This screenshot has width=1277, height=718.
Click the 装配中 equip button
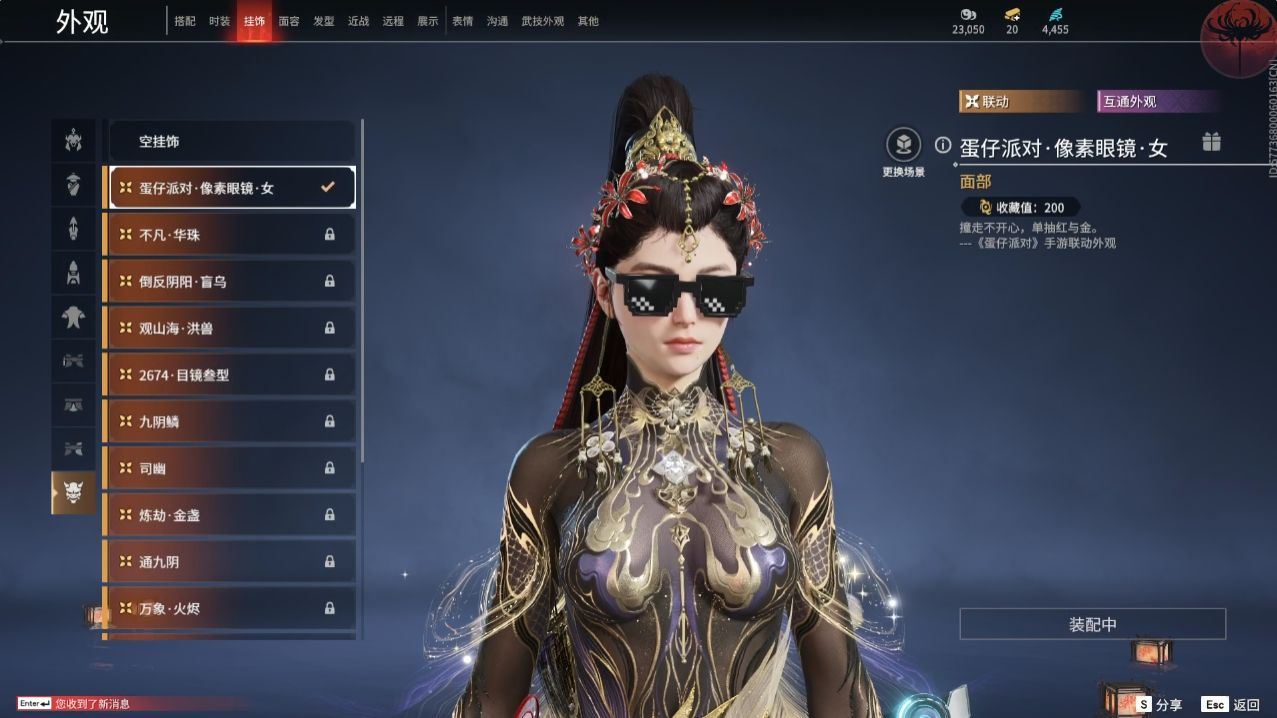point(1092,624)
